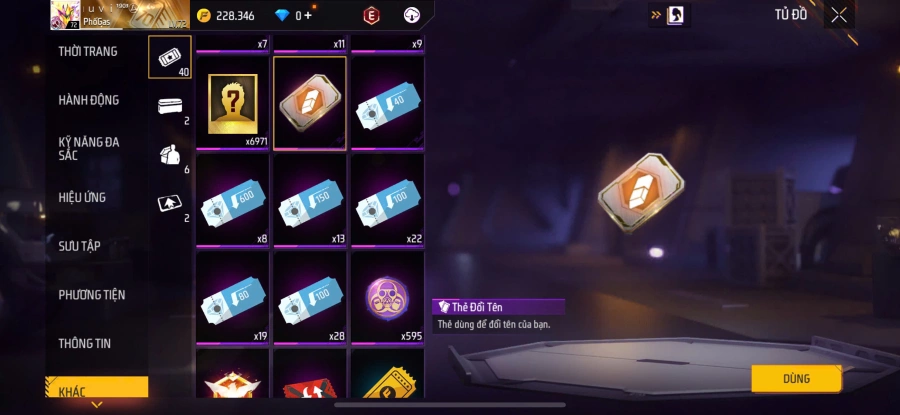Screen dimensions: 900x415
Task: Switch to the THÔNG TIN category
Action: tap(85, 343)
